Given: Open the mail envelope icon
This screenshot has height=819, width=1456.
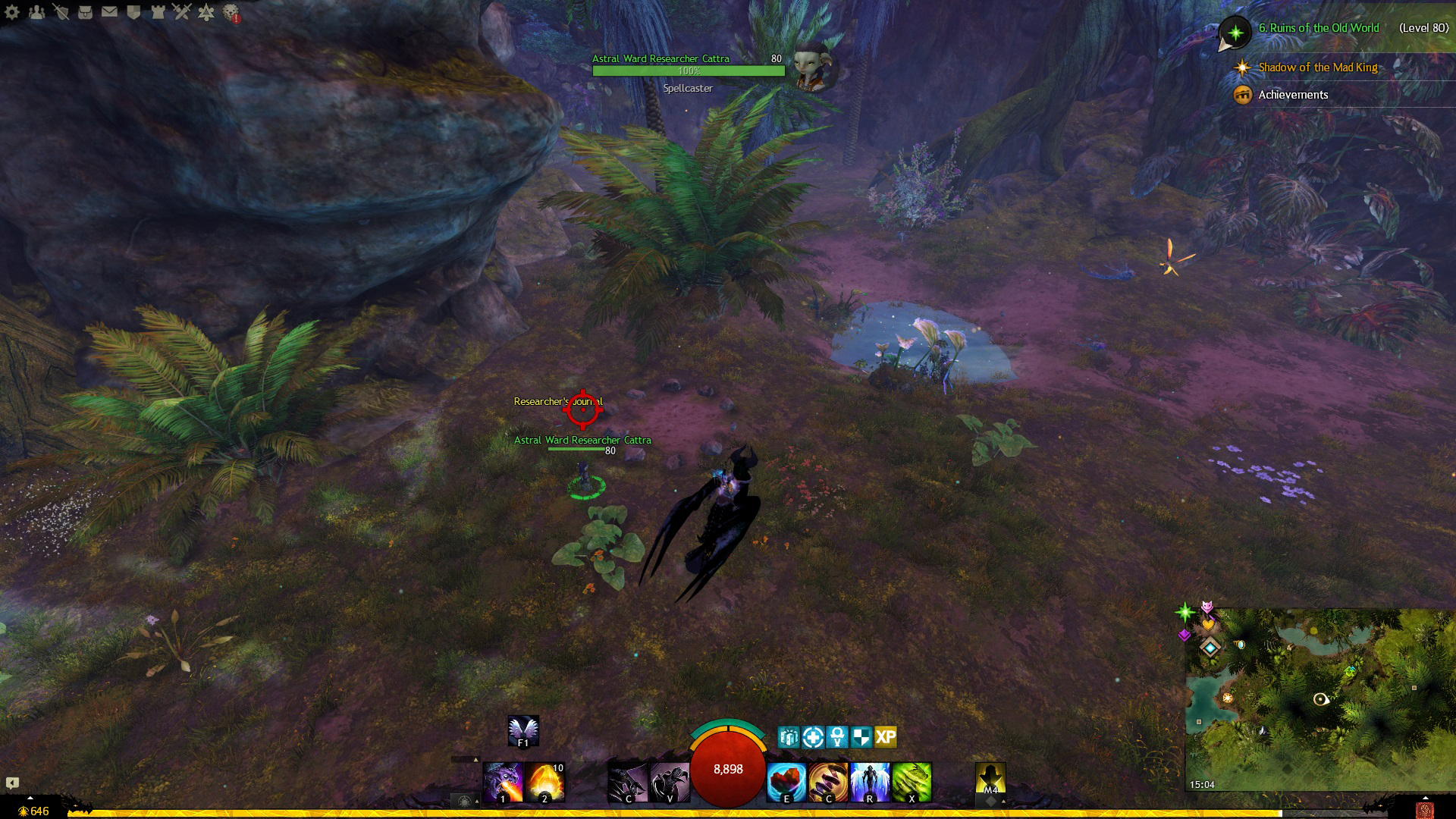Looking at the screenshot, I should coord(109,12).
